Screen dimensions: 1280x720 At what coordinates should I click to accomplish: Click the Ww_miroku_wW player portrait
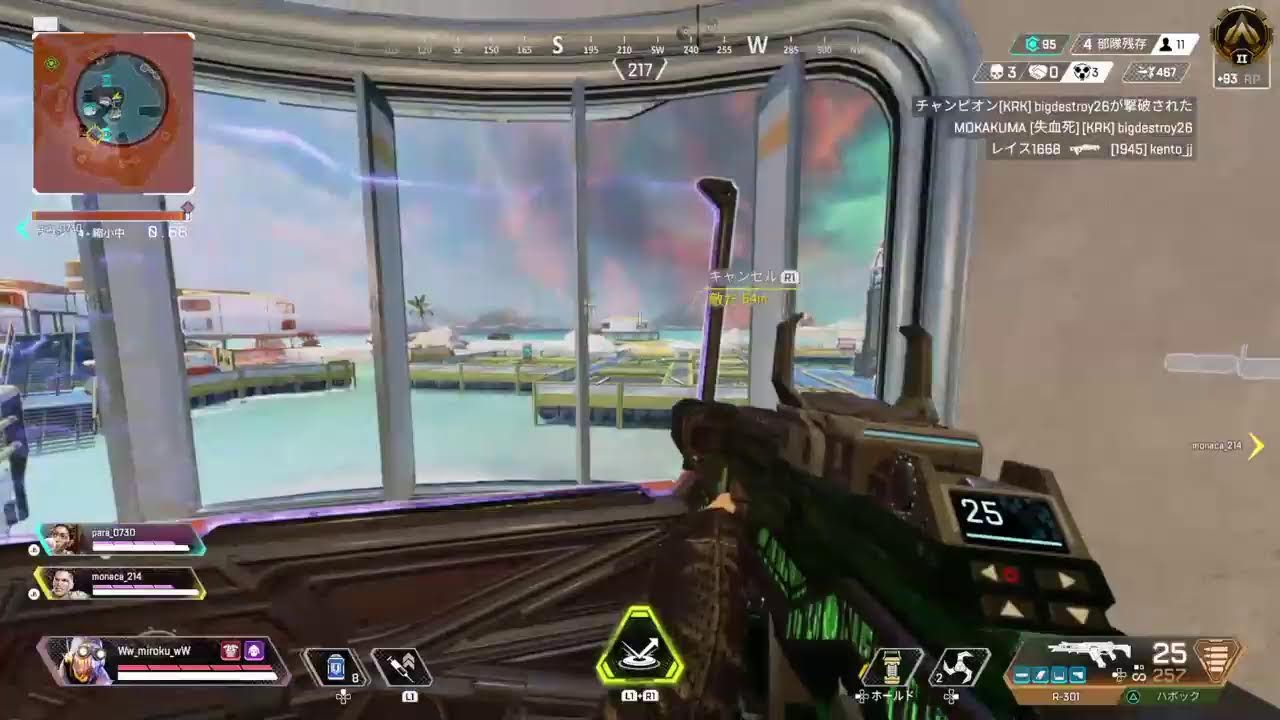click(84, 661)
